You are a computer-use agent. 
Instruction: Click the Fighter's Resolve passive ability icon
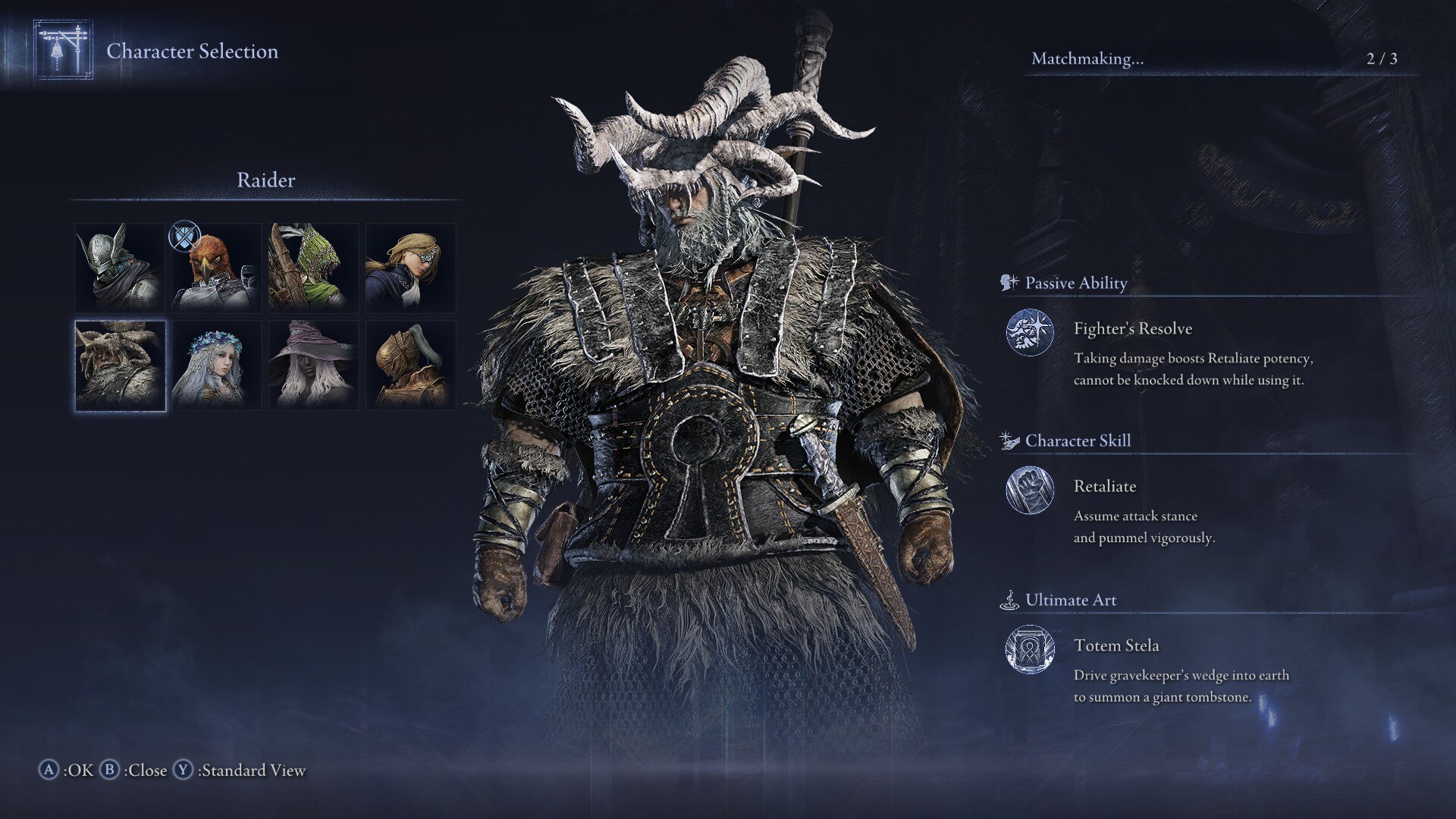(x=1029, y=332)
